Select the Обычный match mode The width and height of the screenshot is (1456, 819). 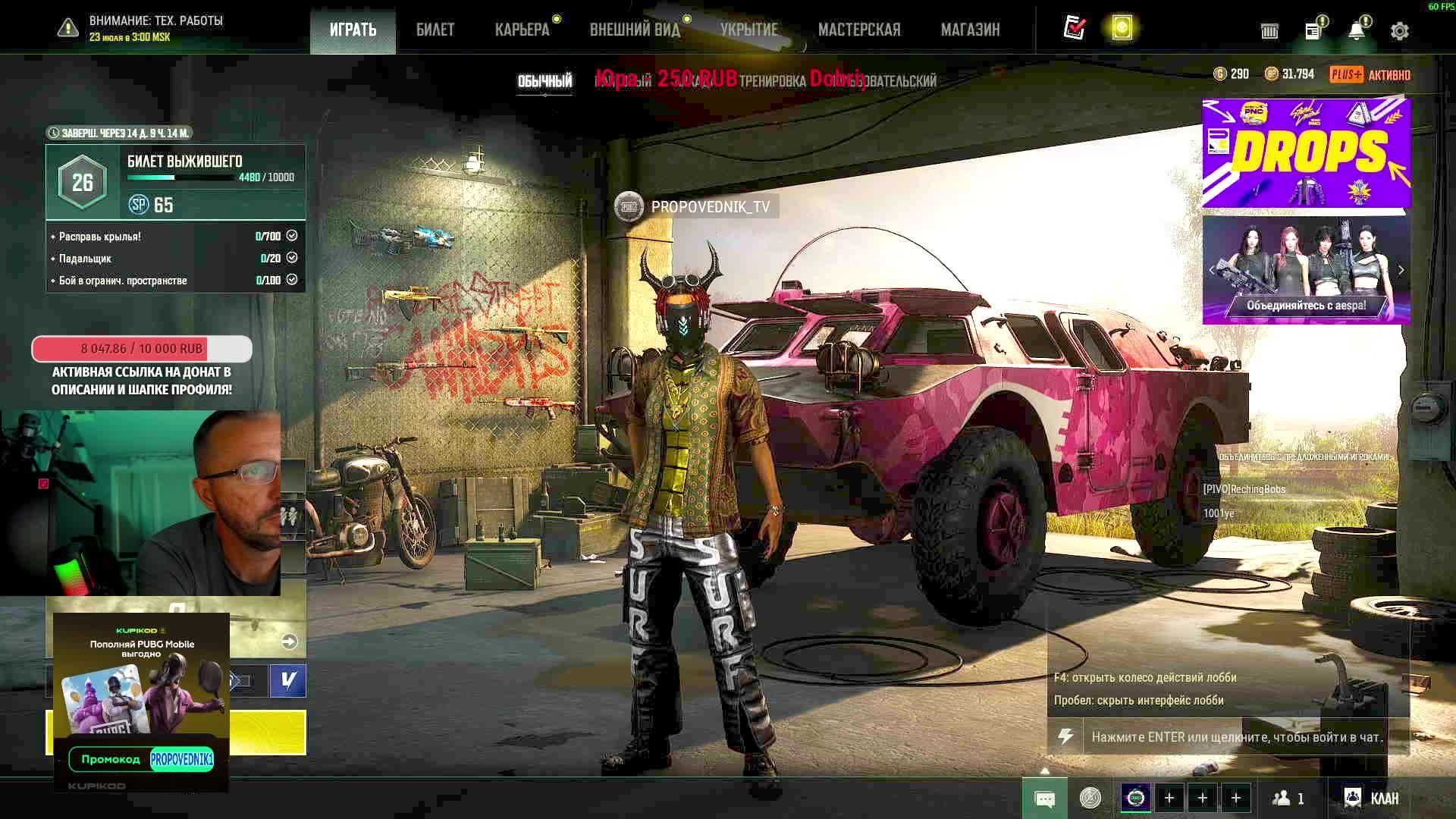544,81
